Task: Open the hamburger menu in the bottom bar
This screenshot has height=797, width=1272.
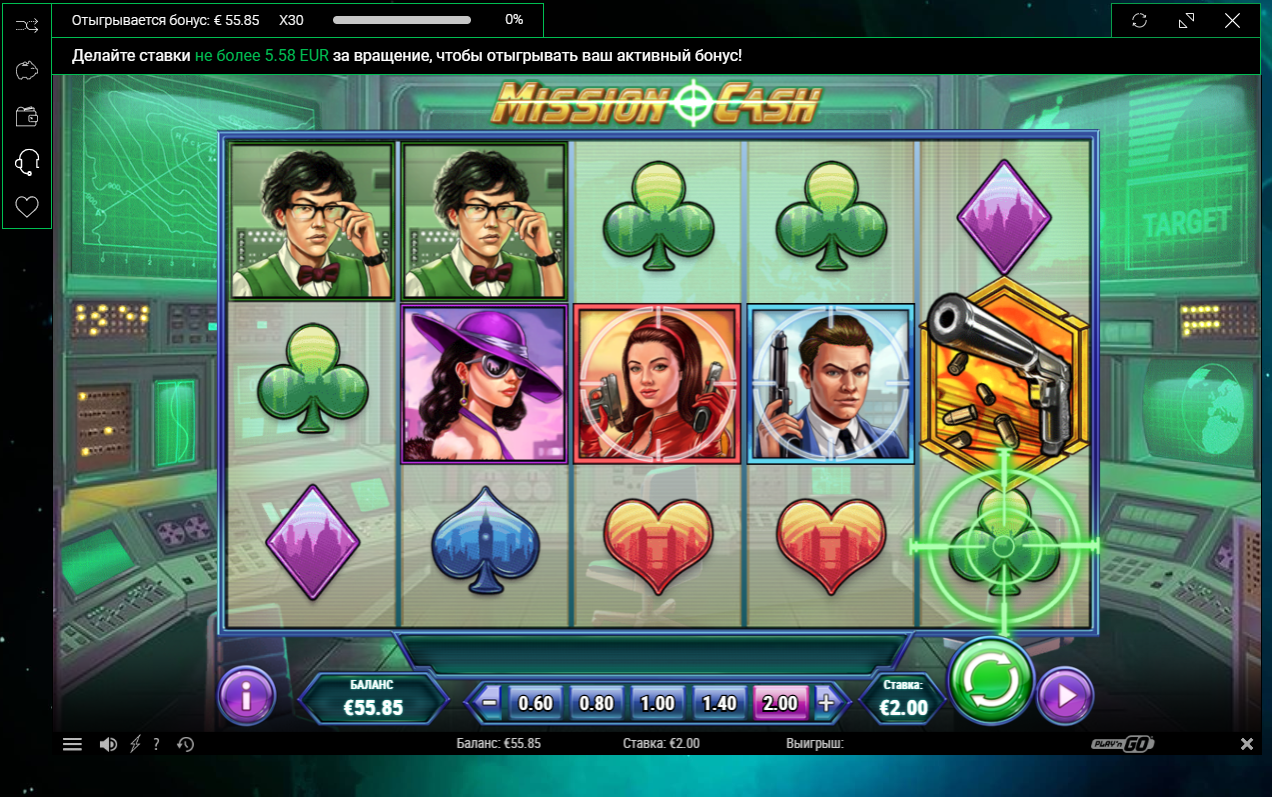Action: (73, 744)
